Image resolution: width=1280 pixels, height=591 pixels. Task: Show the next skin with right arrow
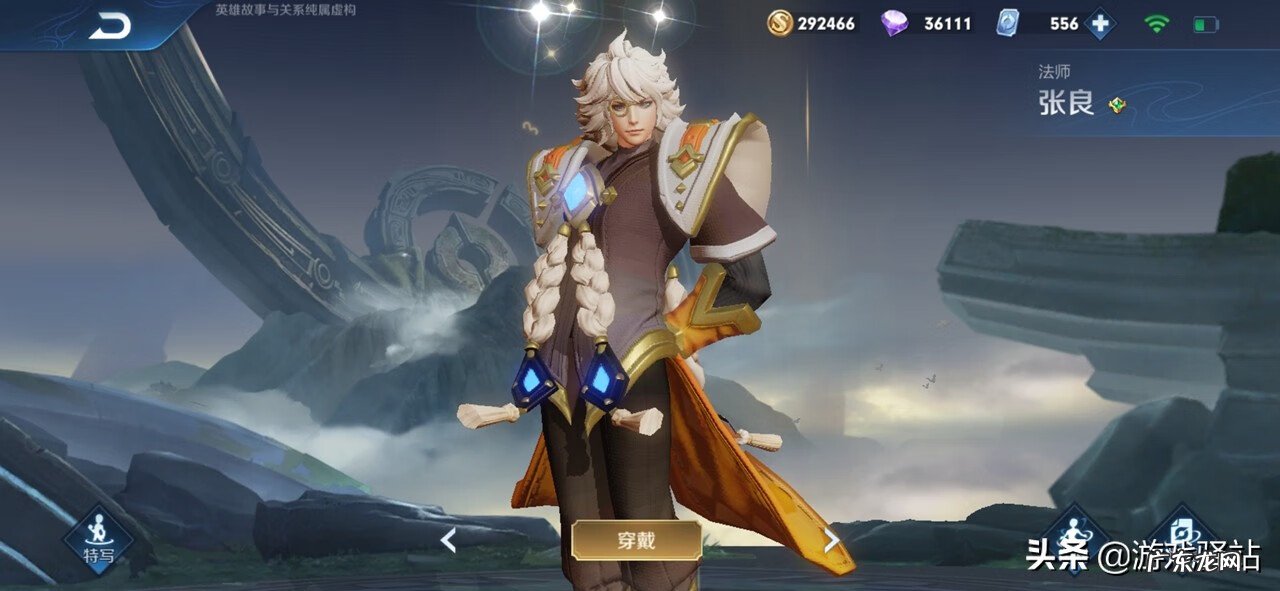click(831, 541)
